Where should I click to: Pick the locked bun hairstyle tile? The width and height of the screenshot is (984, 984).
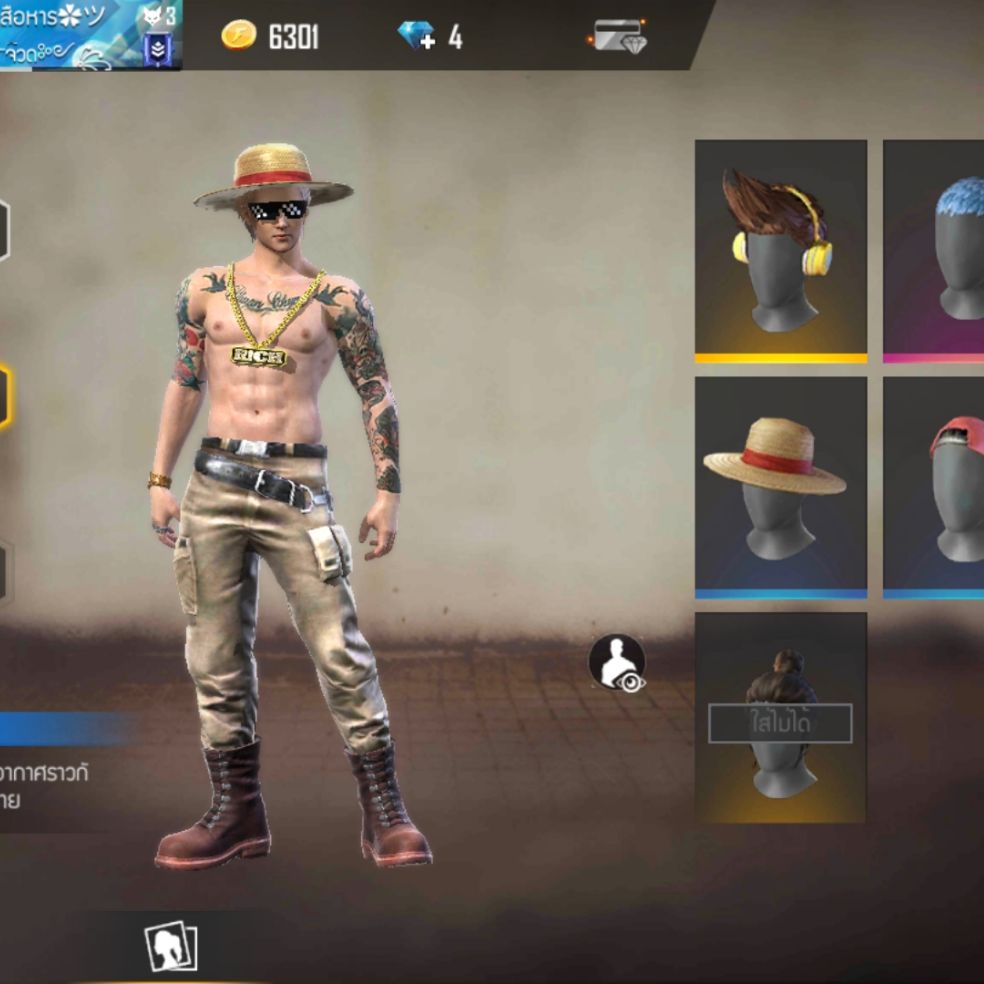781,718
